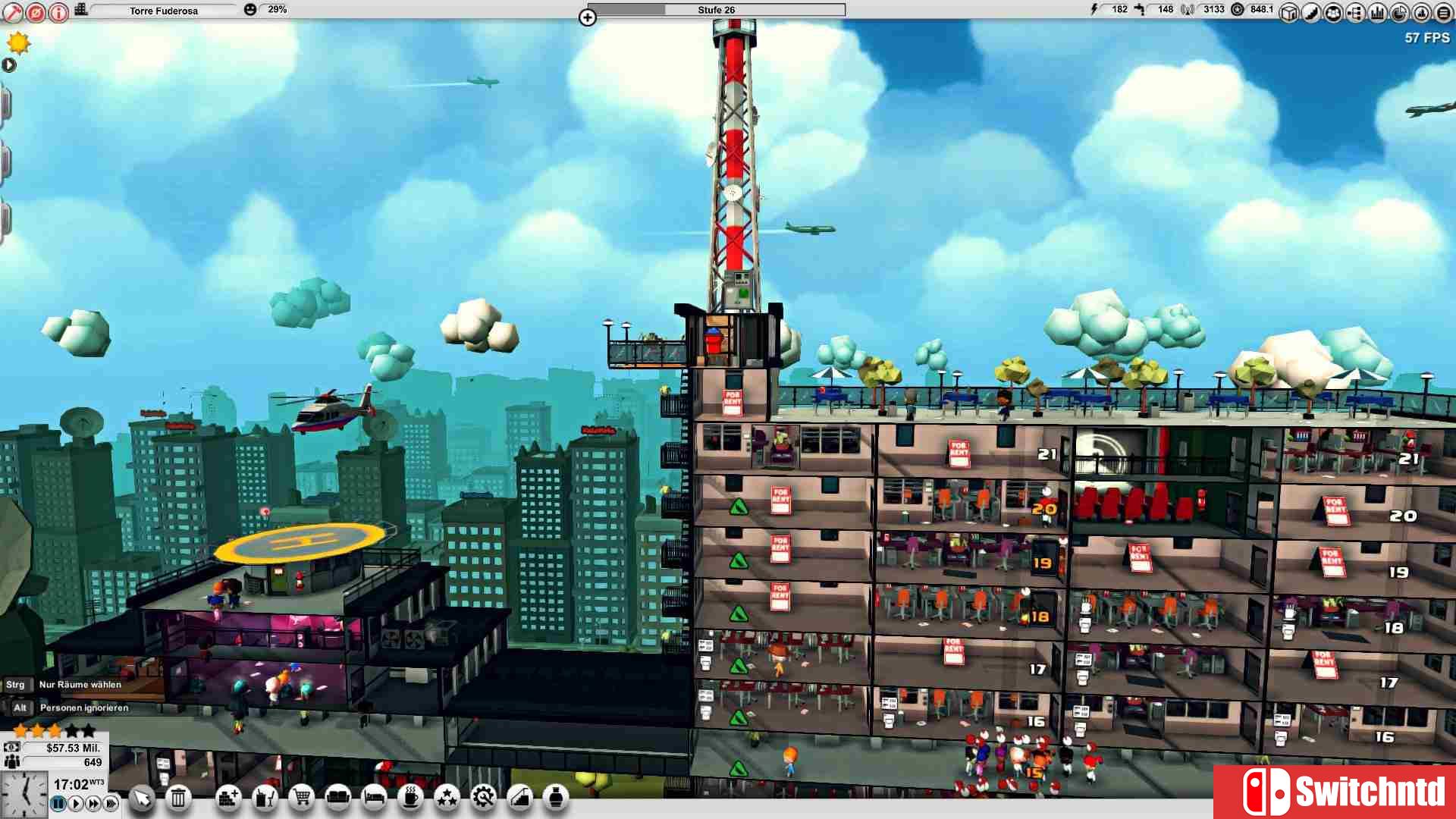Check satisfaction via the 29% smiley button
The image size is (1456, 819).
click(250, 10)
